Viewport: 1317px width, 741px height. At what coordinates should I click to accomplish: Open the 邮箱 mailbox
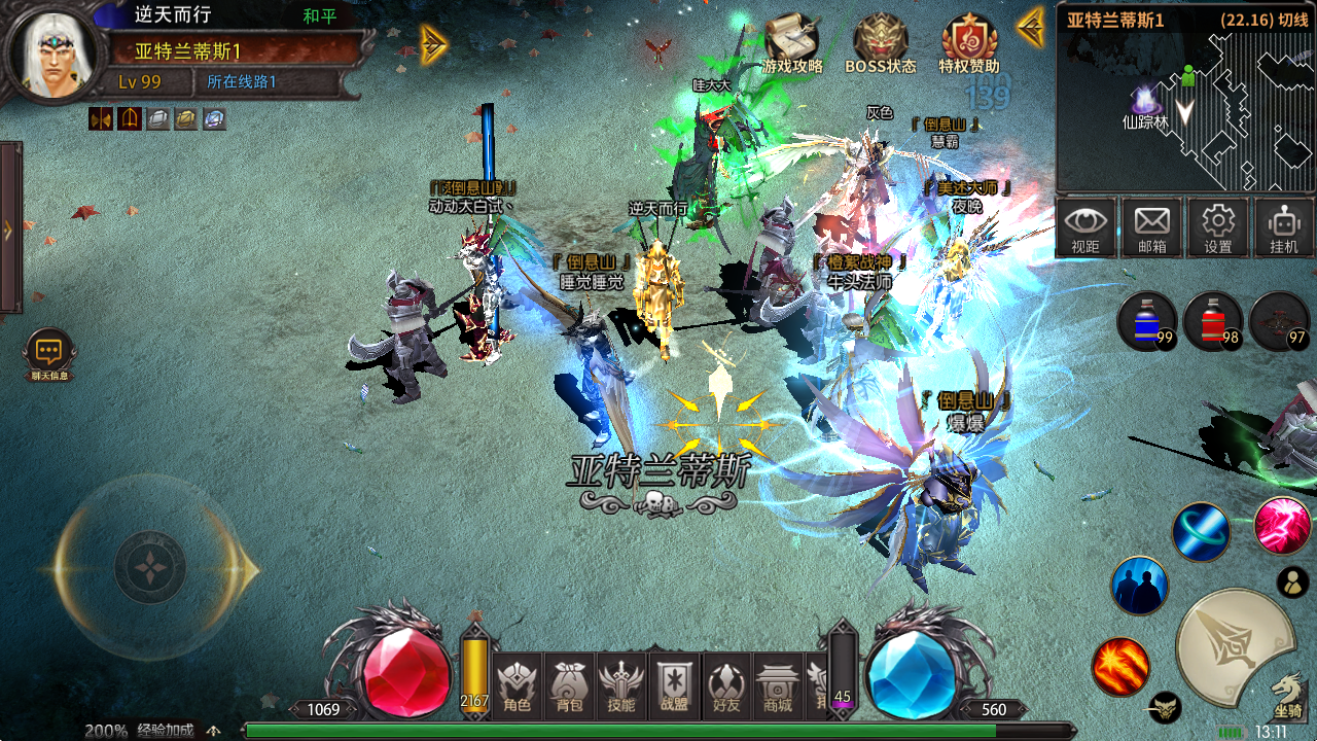(x=1150, y=227)
